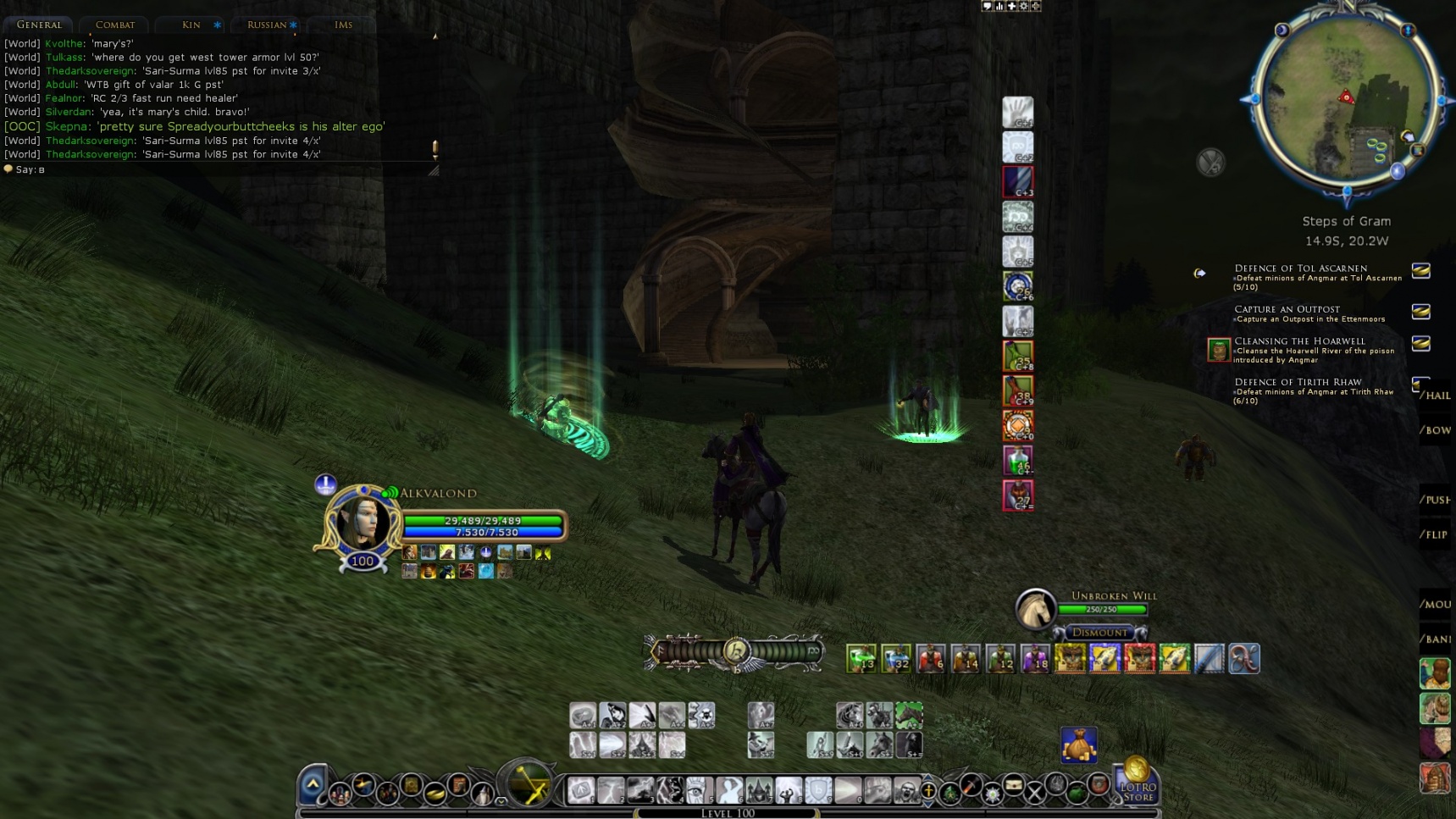Dismount from the Unbroken Will steed
The width and height of the screenshot is (1456, 819).
coord(1099,632)
